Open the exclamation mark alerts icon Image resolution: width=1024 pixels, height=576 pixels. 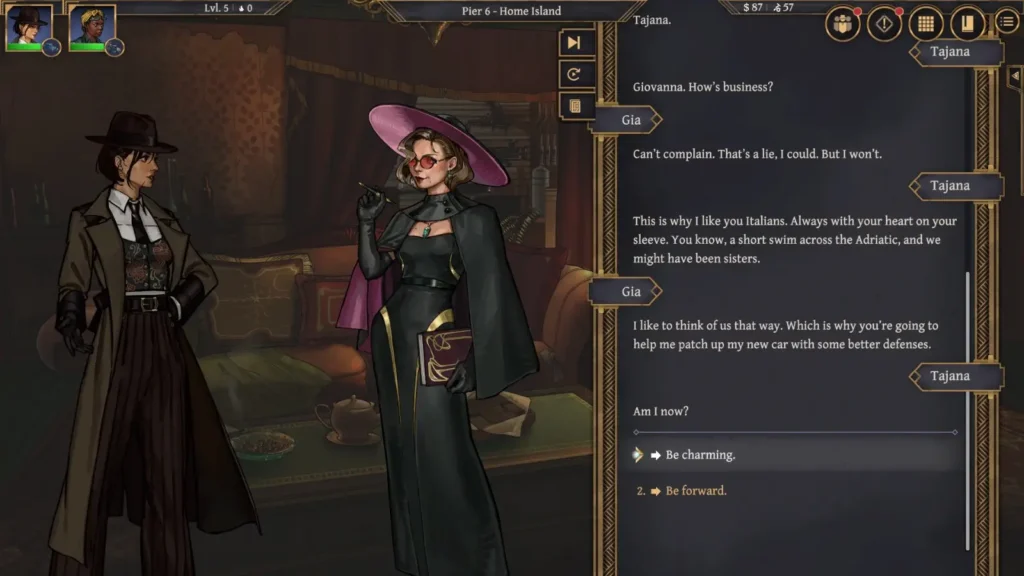tap(884, 23)
